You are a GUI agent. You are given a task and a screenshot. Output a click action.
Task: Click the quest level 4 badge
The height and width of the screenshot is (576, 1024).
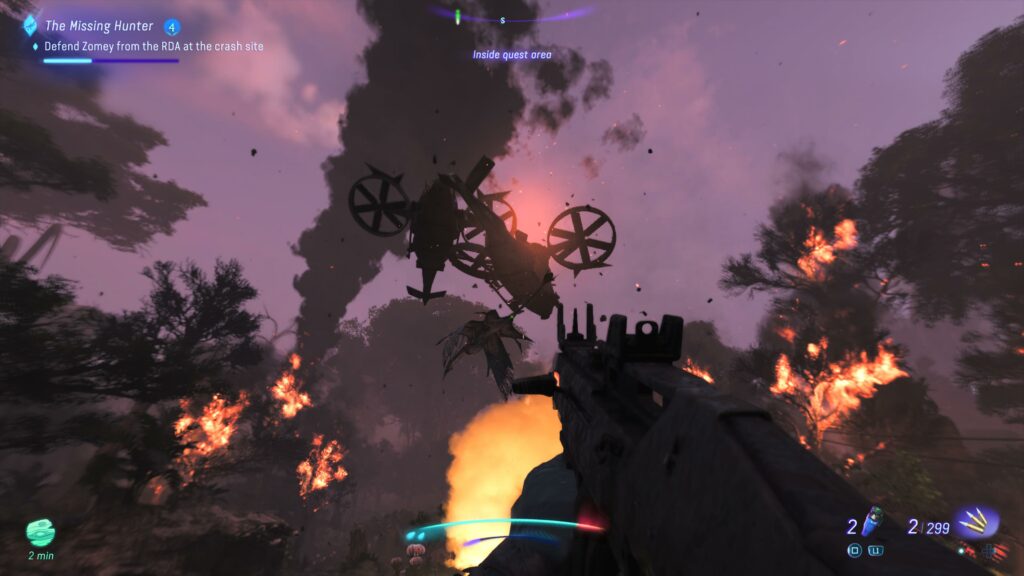172,26
